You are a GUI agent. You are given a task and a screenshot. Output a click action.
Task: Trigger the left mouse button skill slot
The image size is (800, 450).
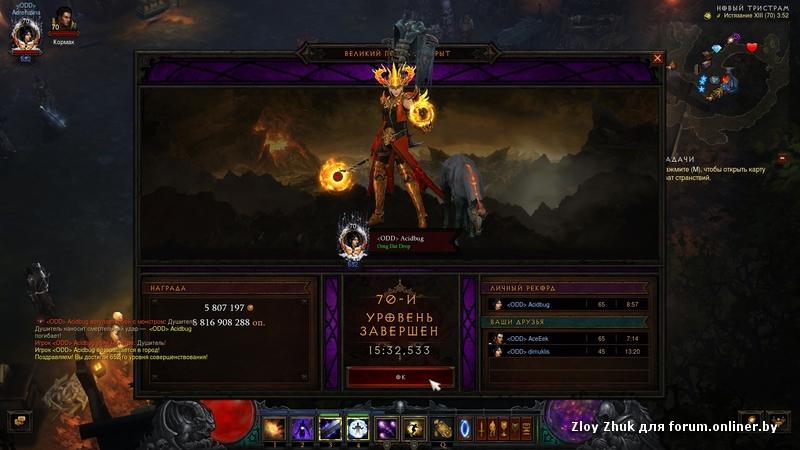coord(385,428)
